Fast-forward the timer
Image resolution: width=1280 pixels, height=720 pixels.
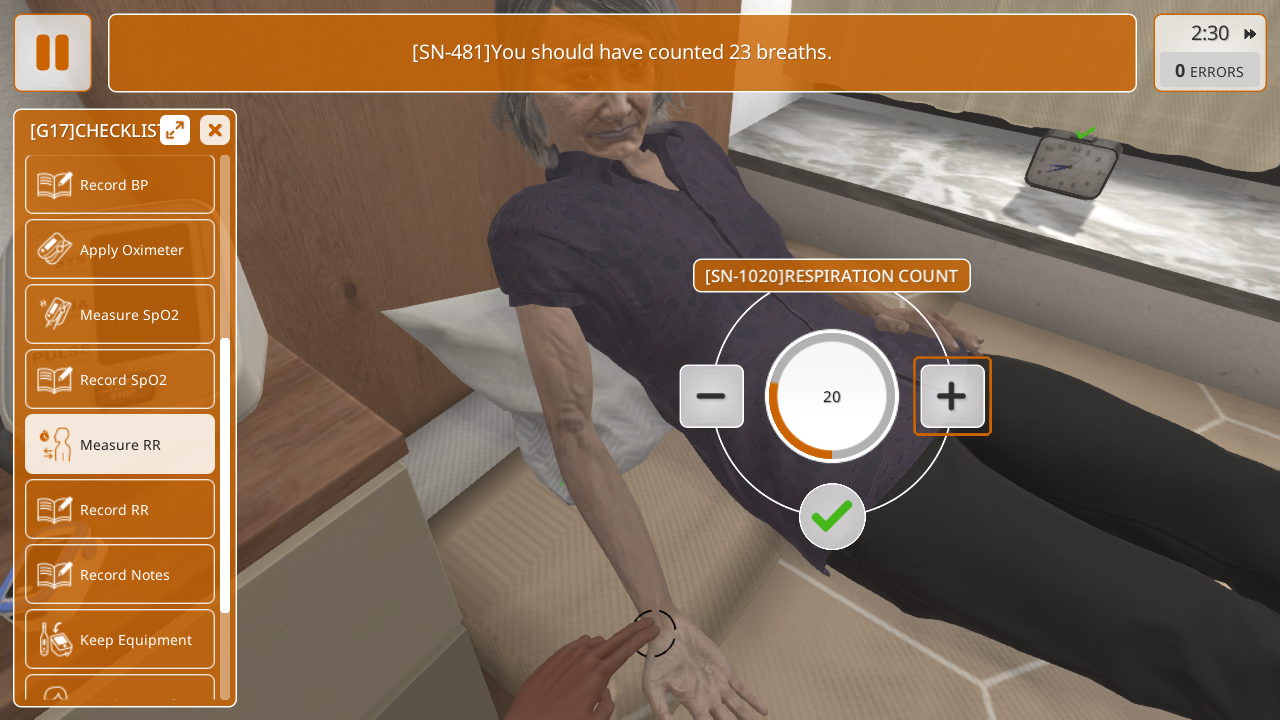(1250, 34)
